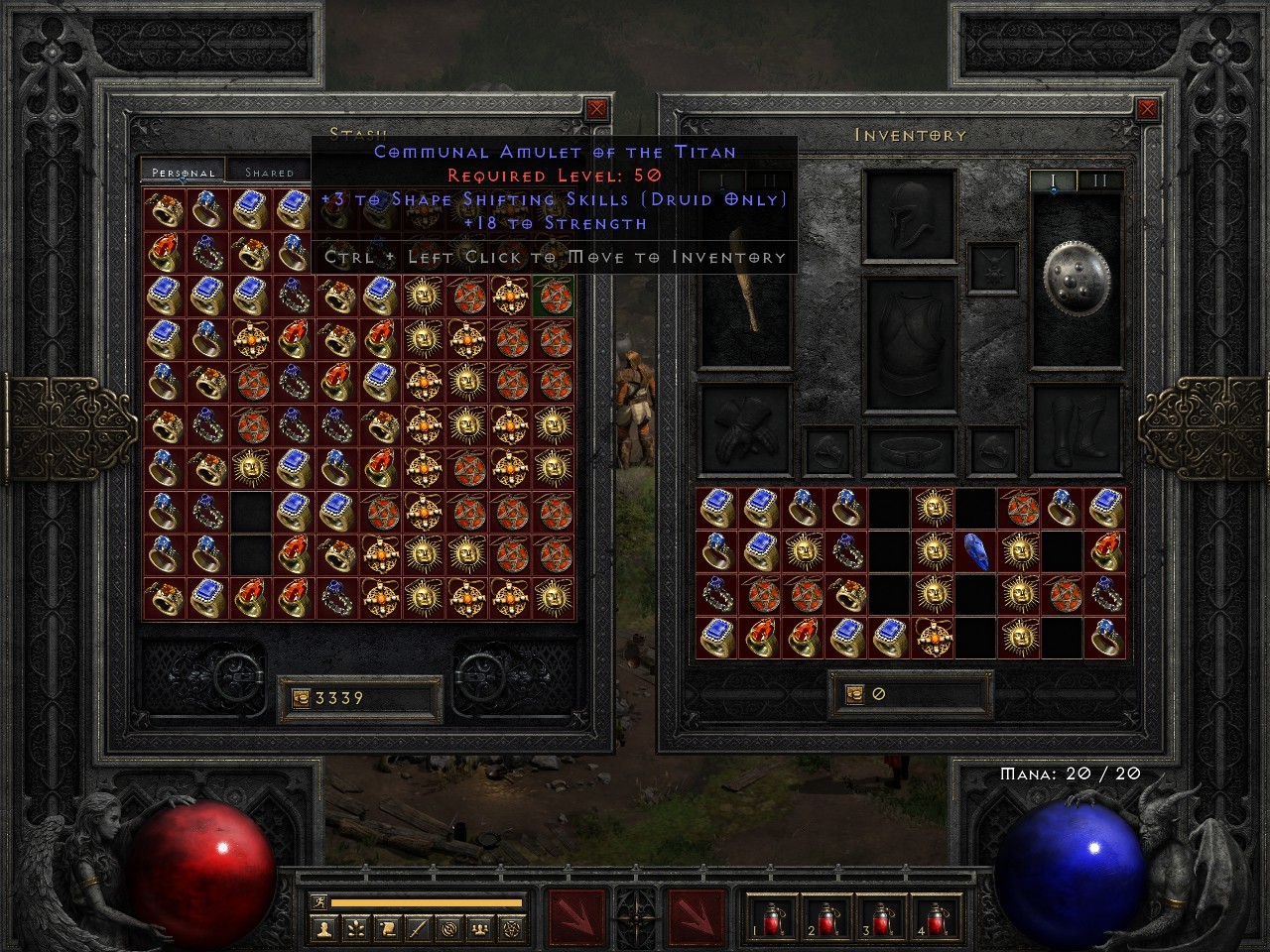Open the Automap spiral icon
This screenshot has width=1270, height=952.
point(448,929)
